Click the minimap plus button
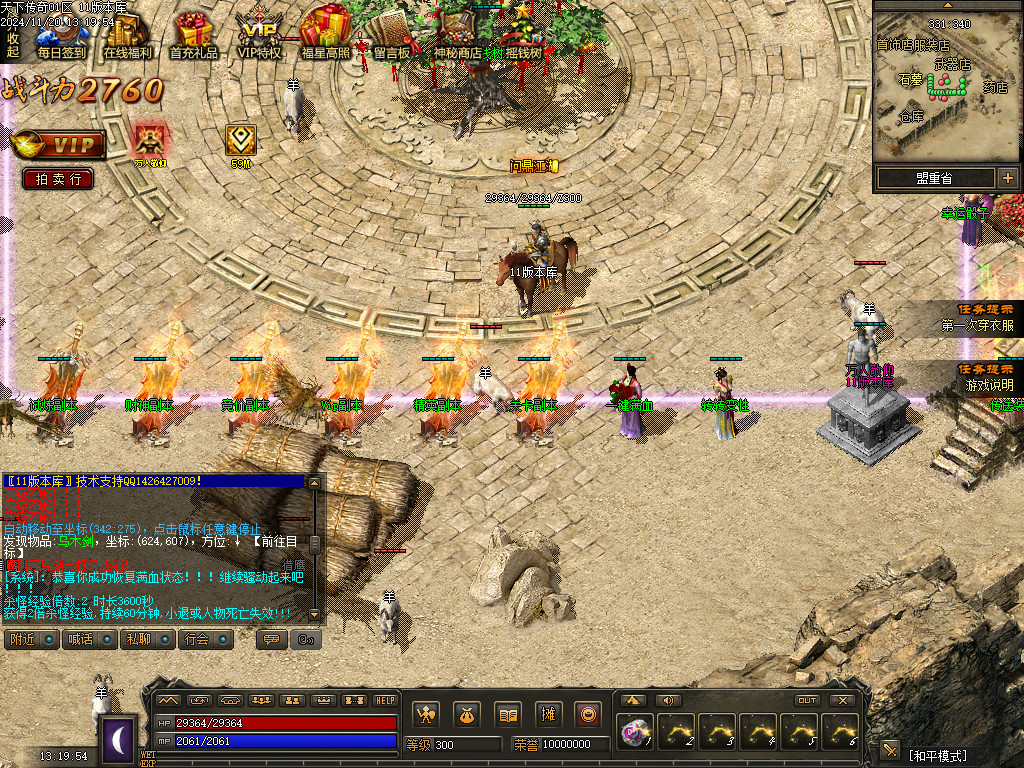 (x=1007, y=178)
